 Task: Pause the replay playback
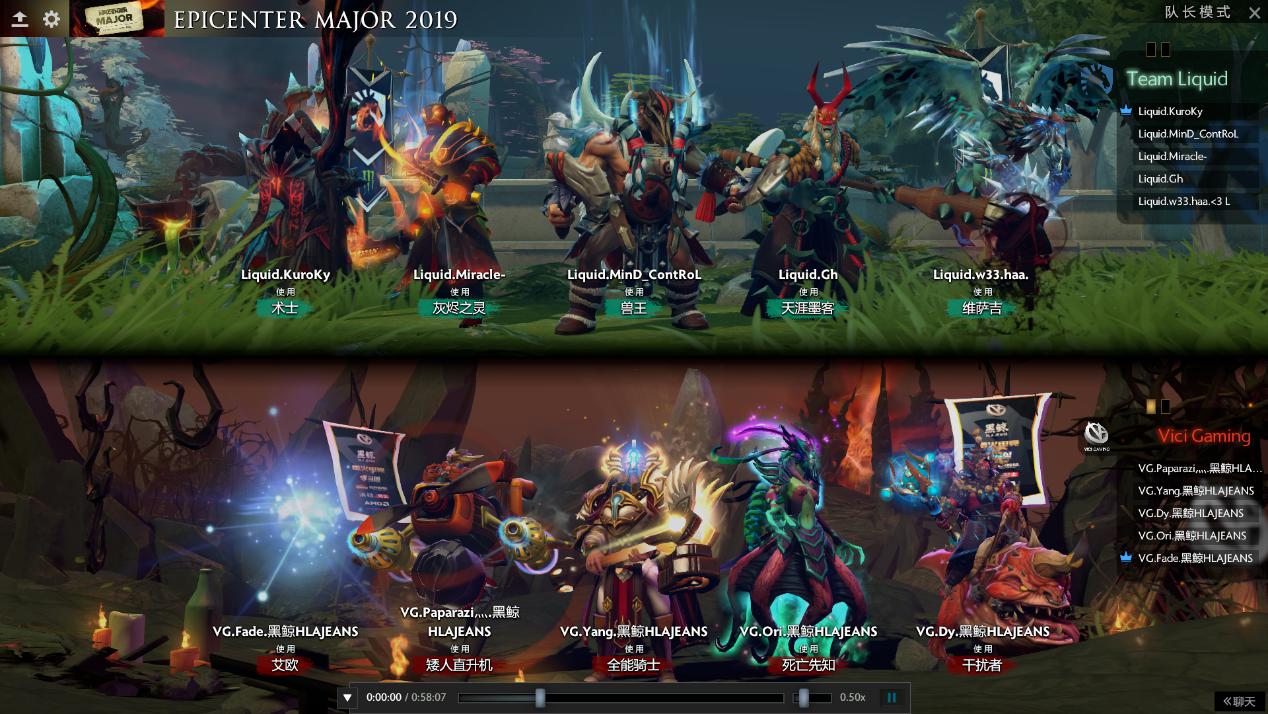[x=891, y=698]
